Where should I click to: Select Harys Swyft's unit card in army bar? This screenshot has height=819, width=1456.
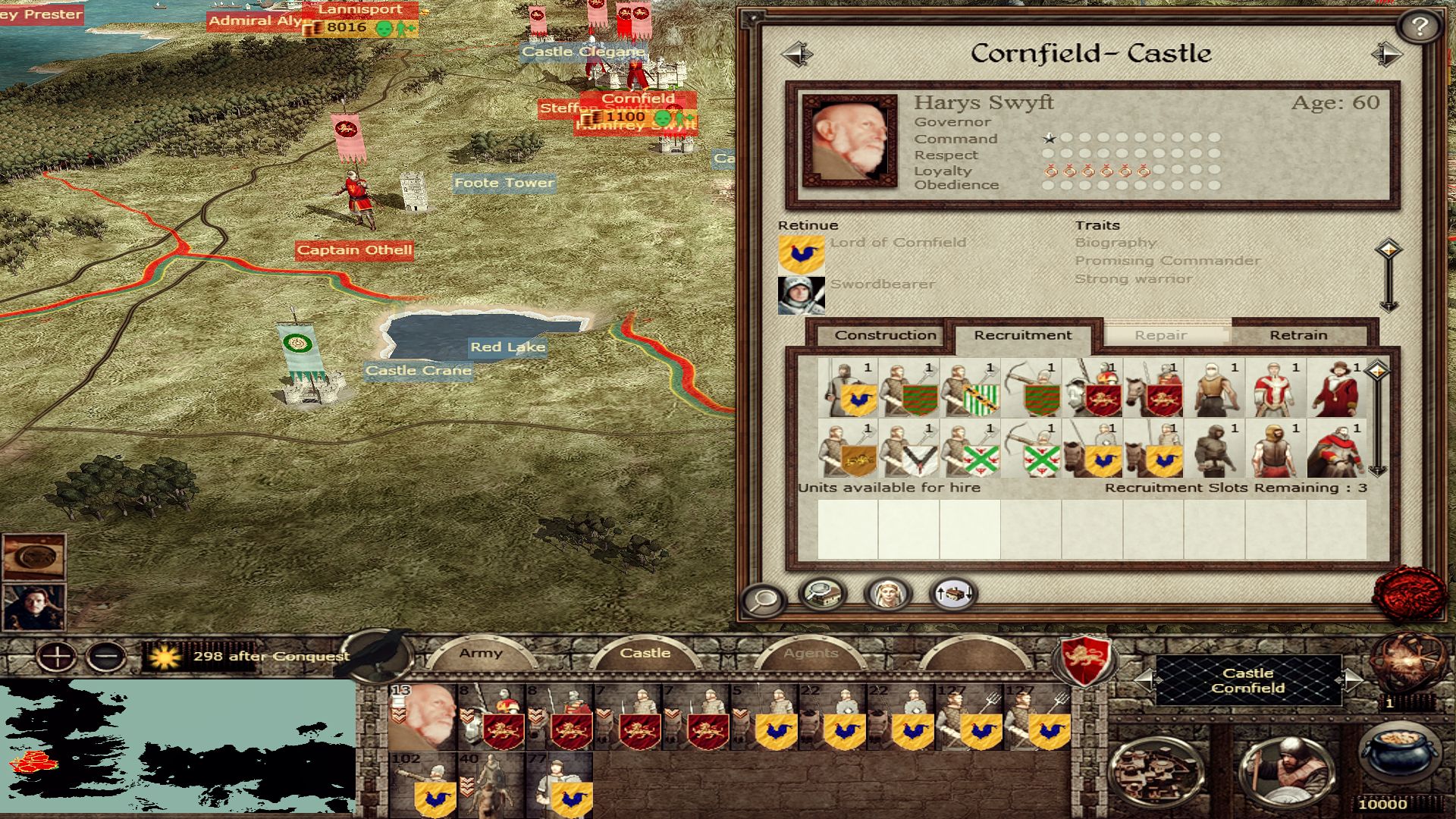click(422, 717)
